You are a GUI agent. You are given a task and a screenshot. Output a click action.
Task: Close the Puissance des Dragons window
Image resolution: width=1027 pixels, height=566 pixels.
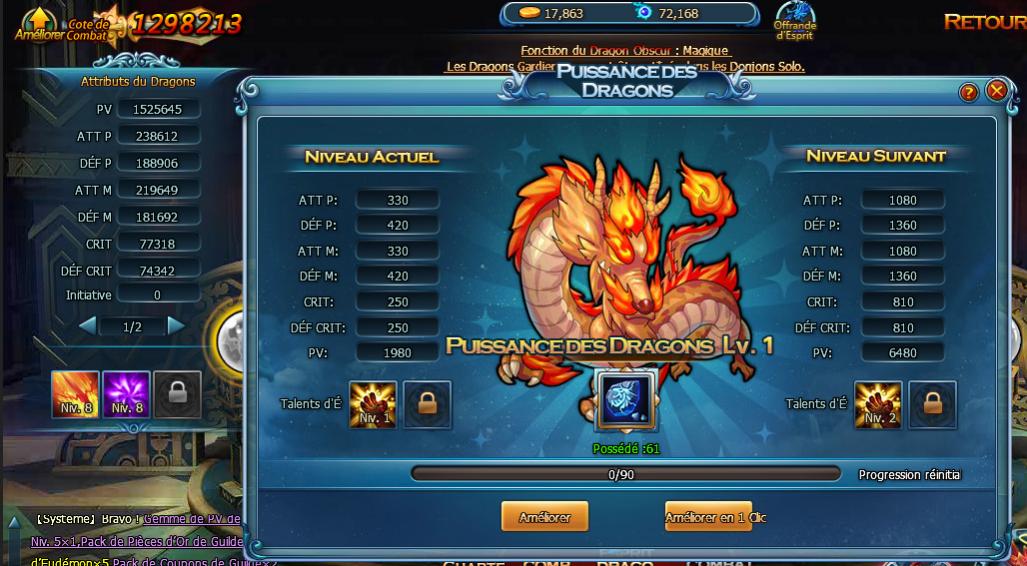[x=996, y=91]
